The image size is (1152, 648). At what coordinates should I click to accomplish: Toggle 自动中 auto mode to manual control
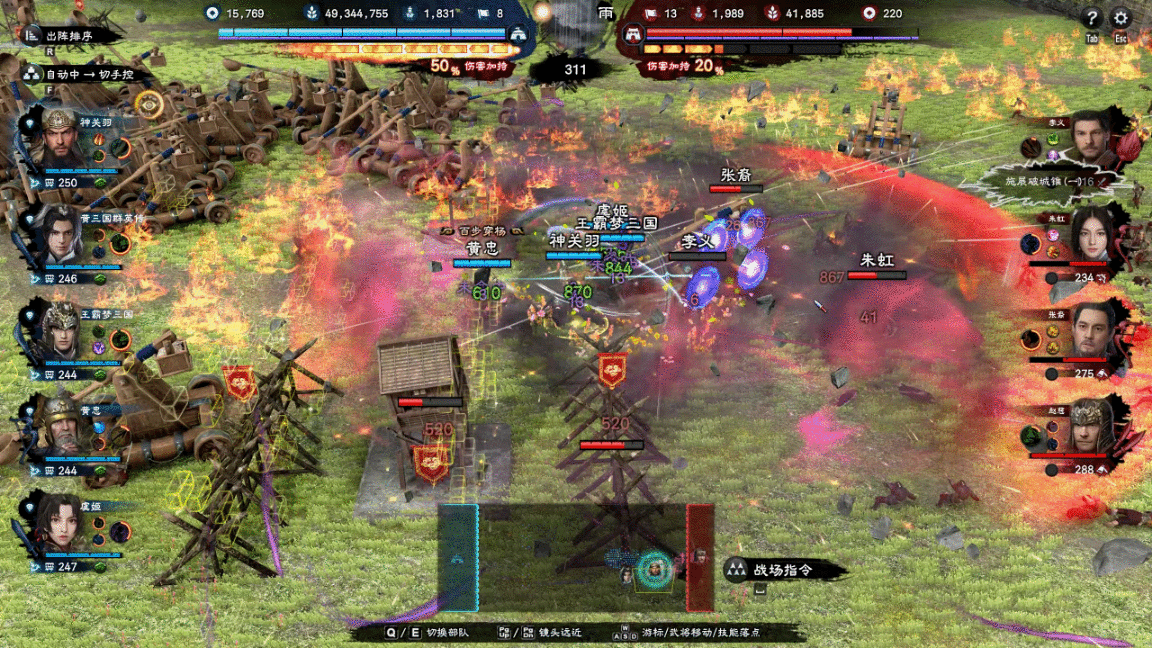(85, 74)
